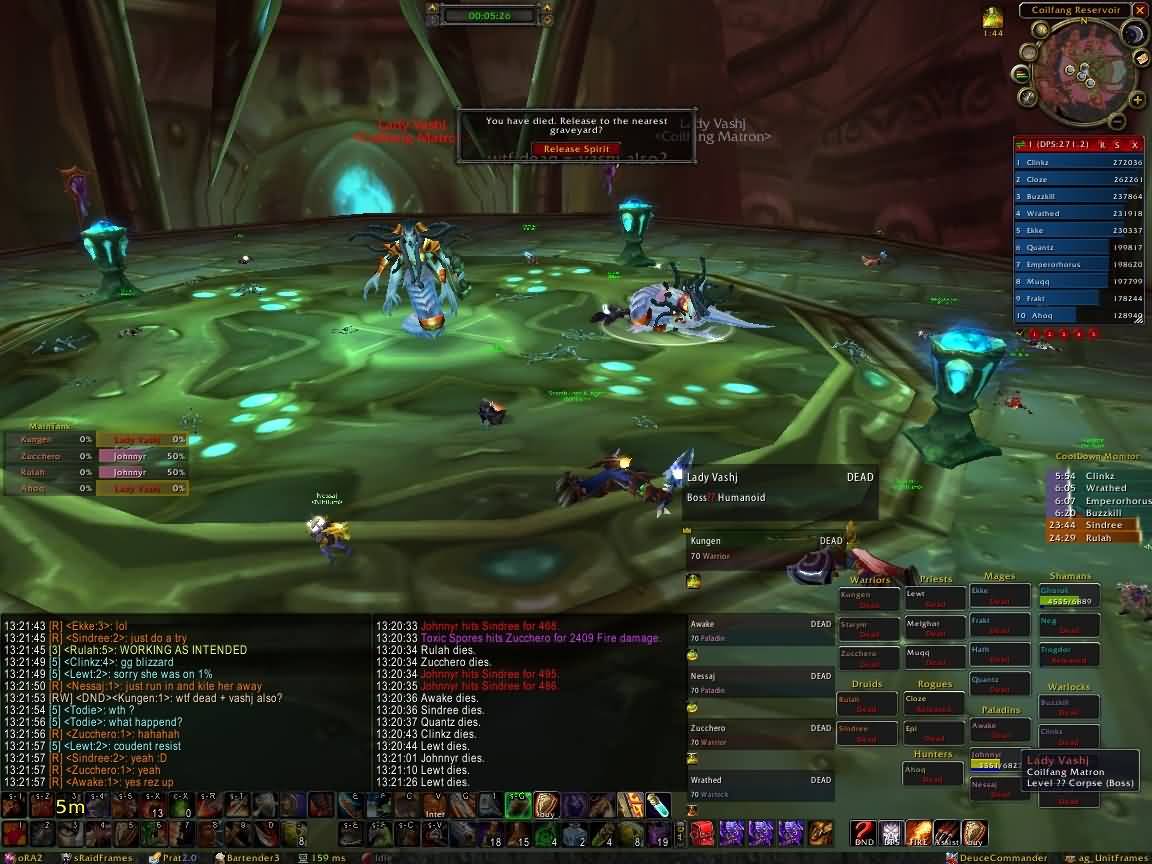Close the Coilfang Reservoir minimap header
Viewport: 1152px width, 864px height.
pyautogui.click(x=1139, y=10)
